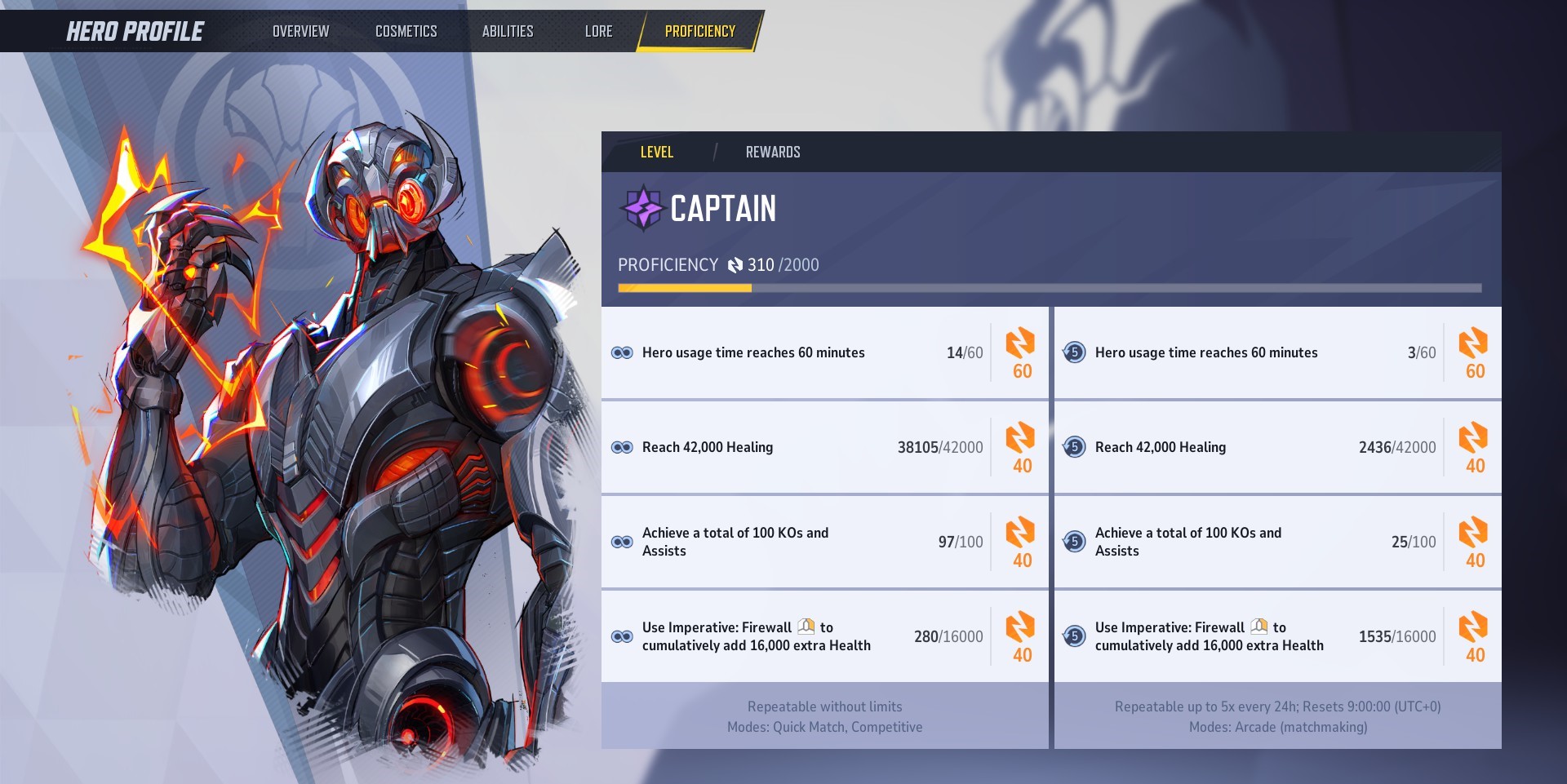Switch to the Level sub-tab
1567x784 pixels.
click(656, 152)
